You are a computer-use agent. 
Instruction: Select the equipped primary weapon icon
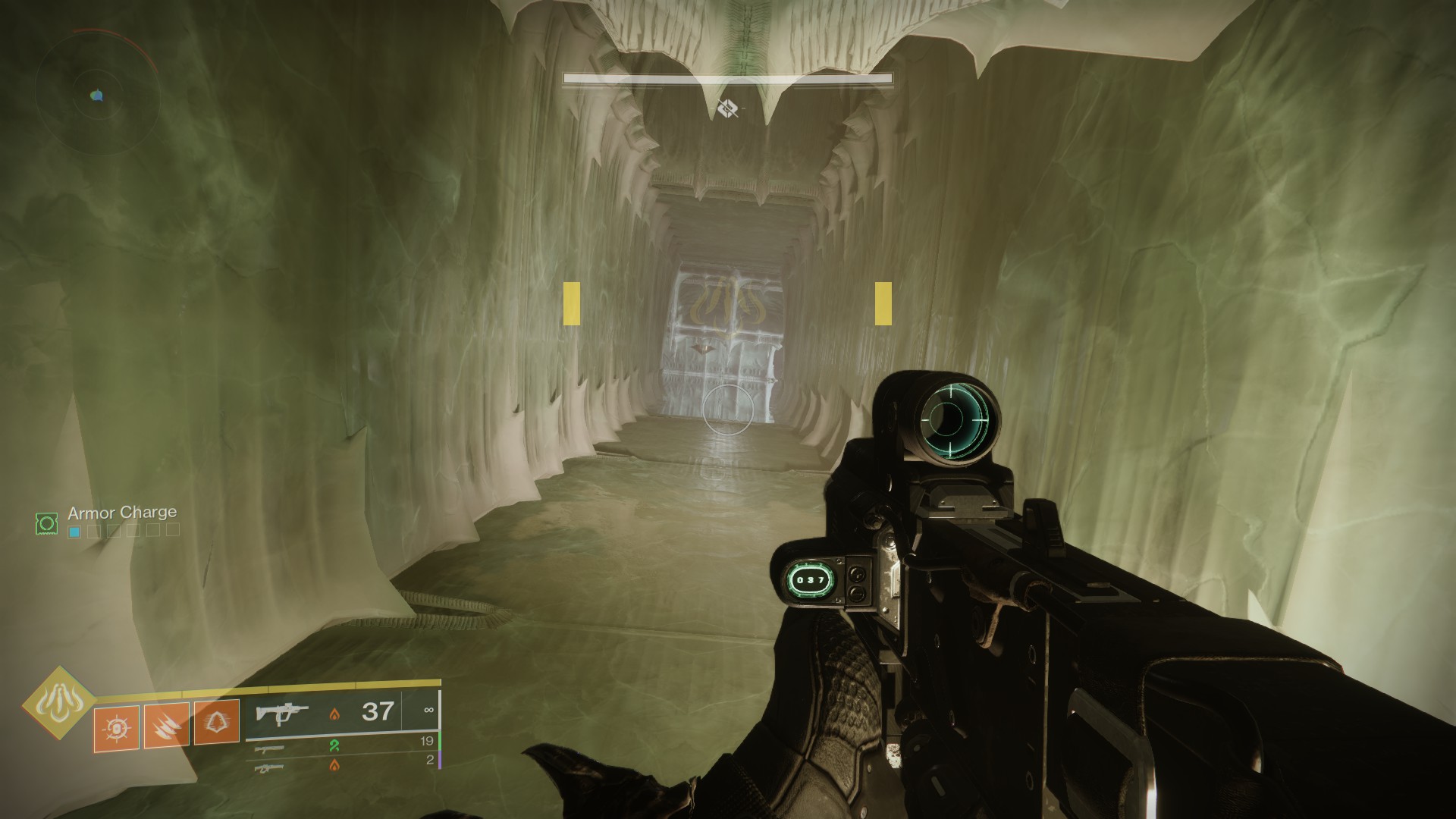pyautogui.click(x=282, y=714)
